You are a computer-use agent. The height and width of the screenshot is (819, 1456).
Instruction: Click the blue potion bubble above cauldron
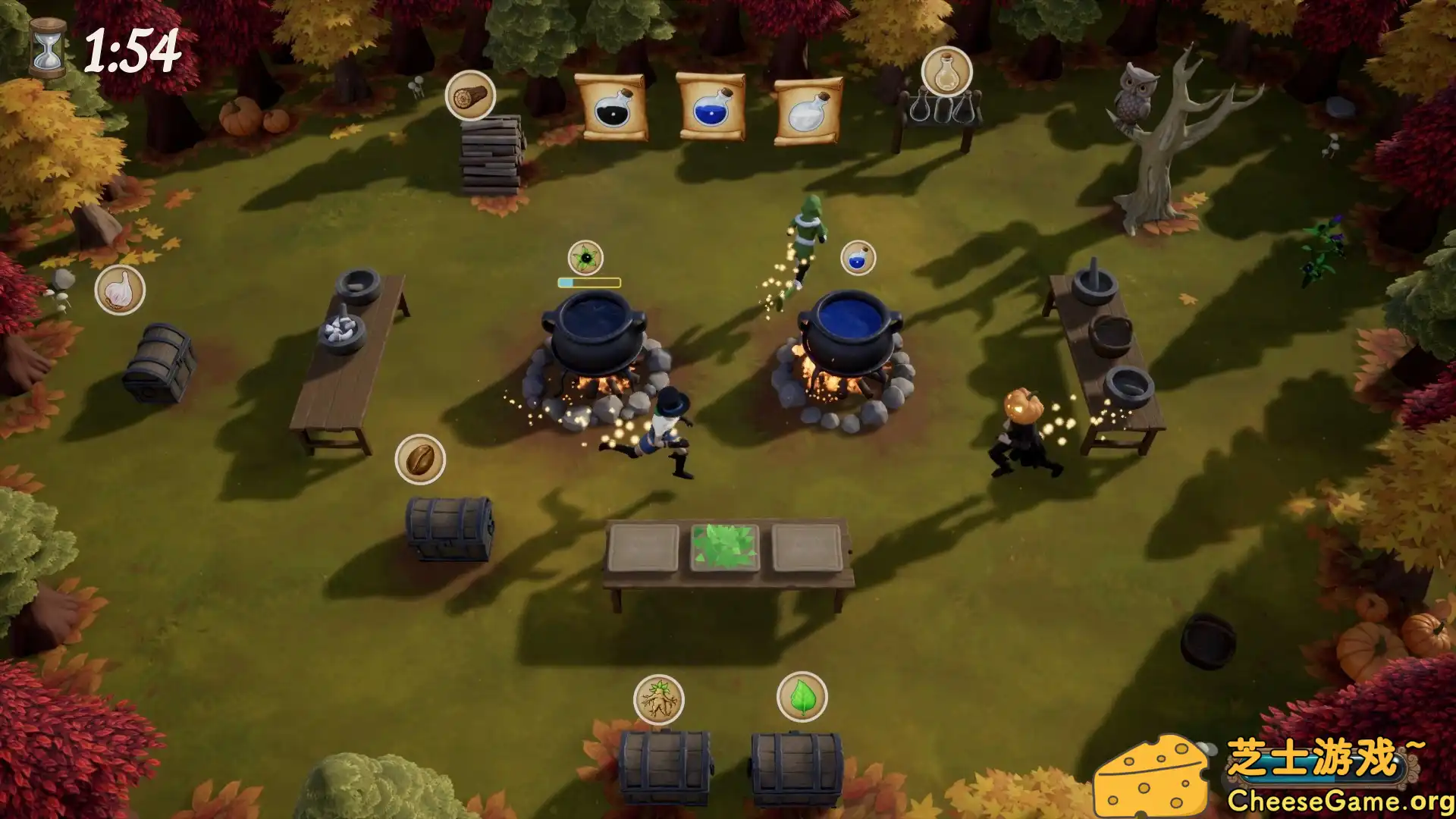click(x=858, y=258)
